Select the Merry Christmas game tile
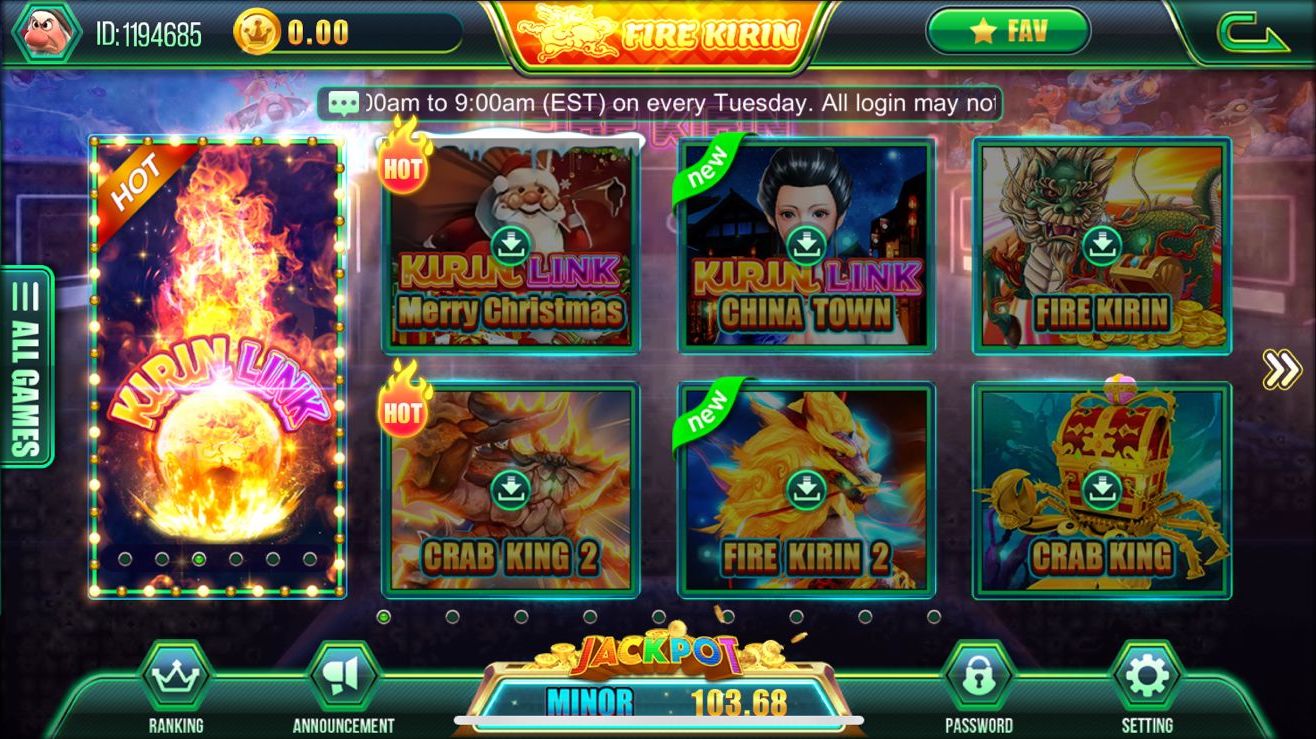The height and width of the screenshot is (739, 1316). (x=510, y=246)
